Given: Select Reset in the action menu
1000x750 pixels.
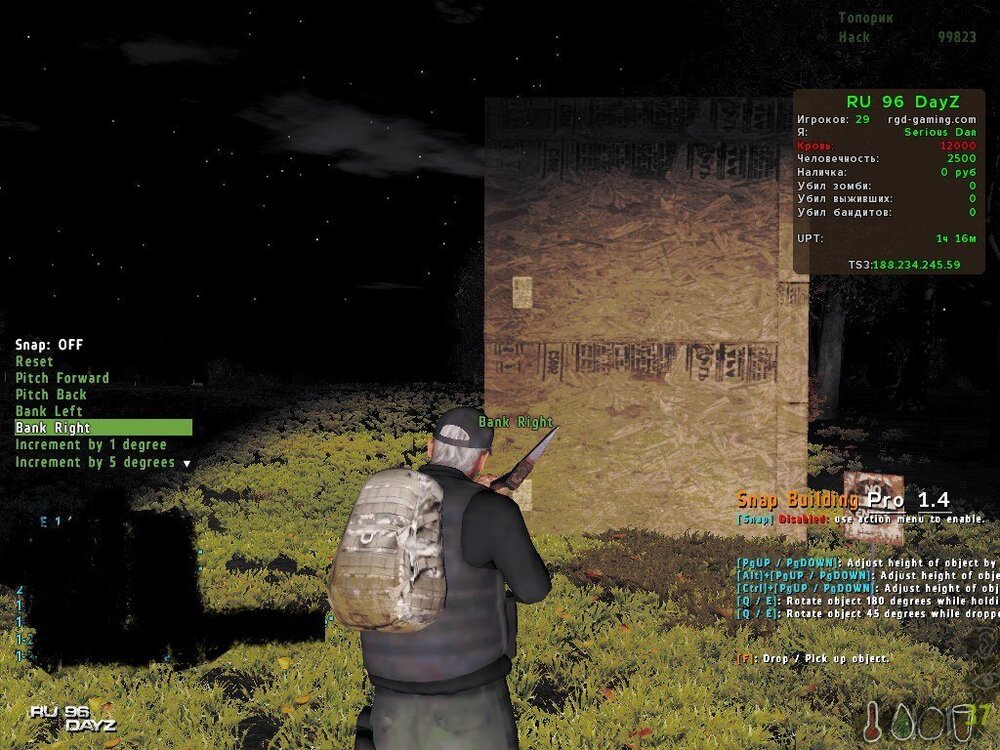Looking at the screenshot, I should [35, 362].
